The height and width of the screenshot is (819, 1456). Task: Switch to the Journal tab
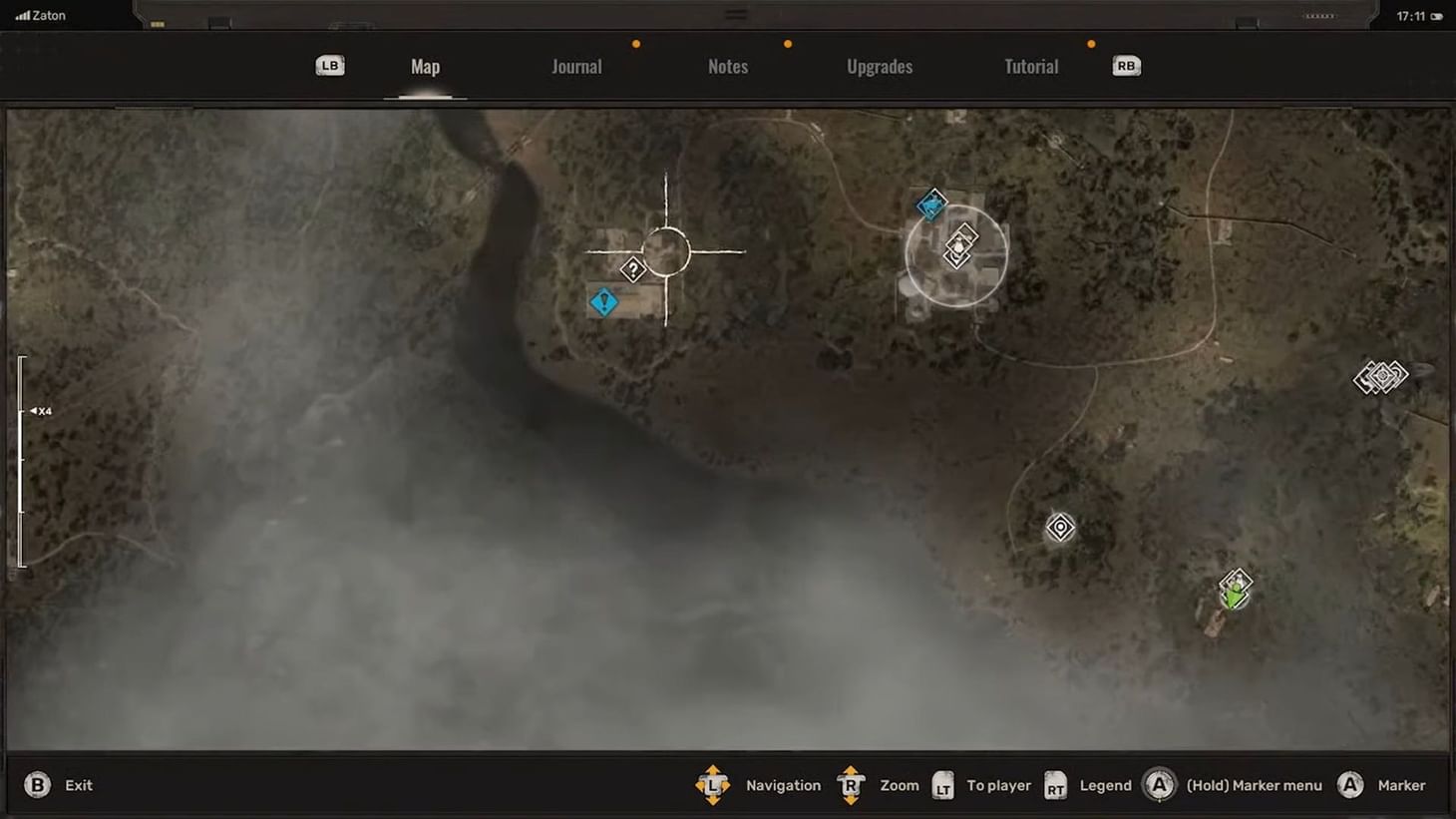pos(576,66)
